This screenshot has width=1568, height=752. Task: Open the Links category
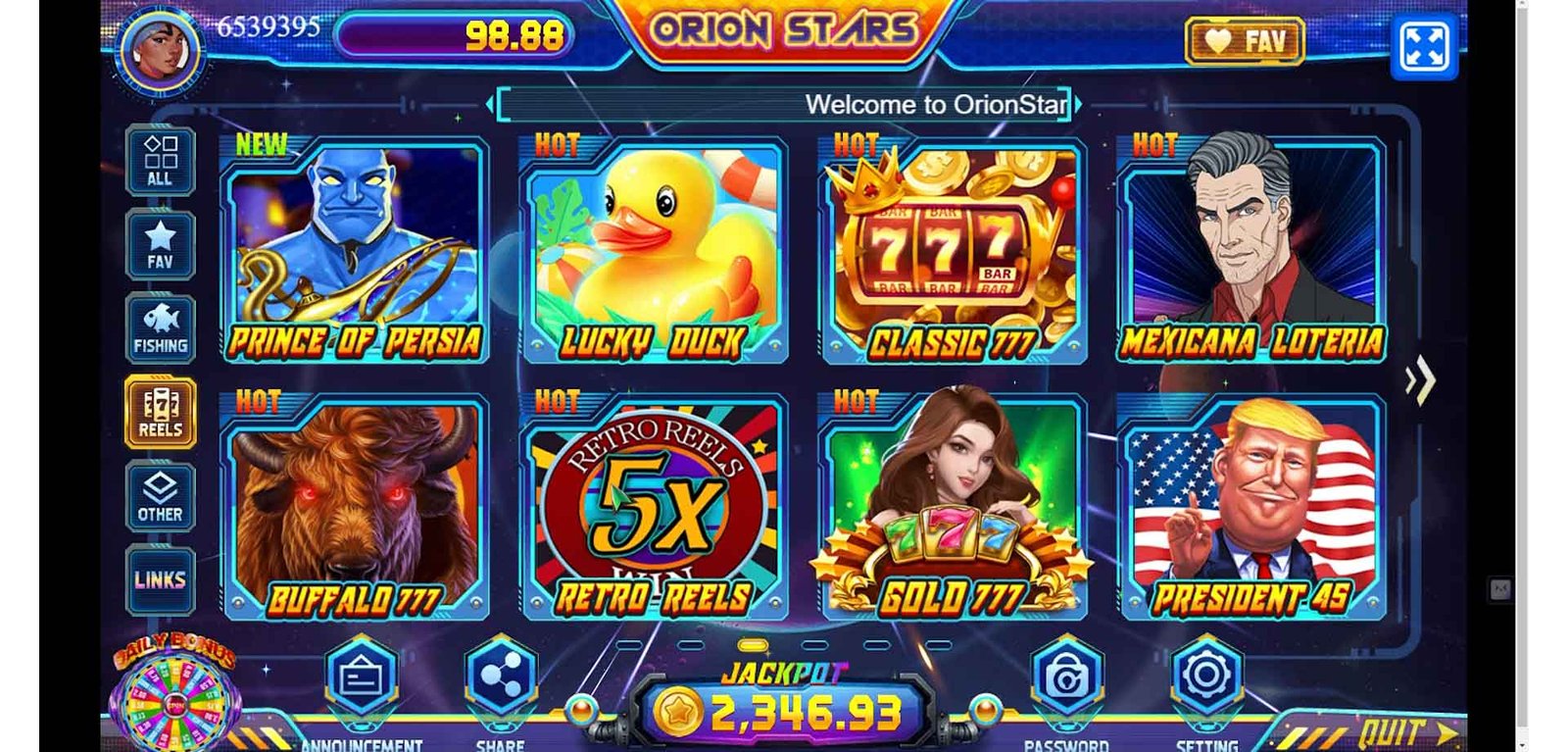tap(160, 579)
